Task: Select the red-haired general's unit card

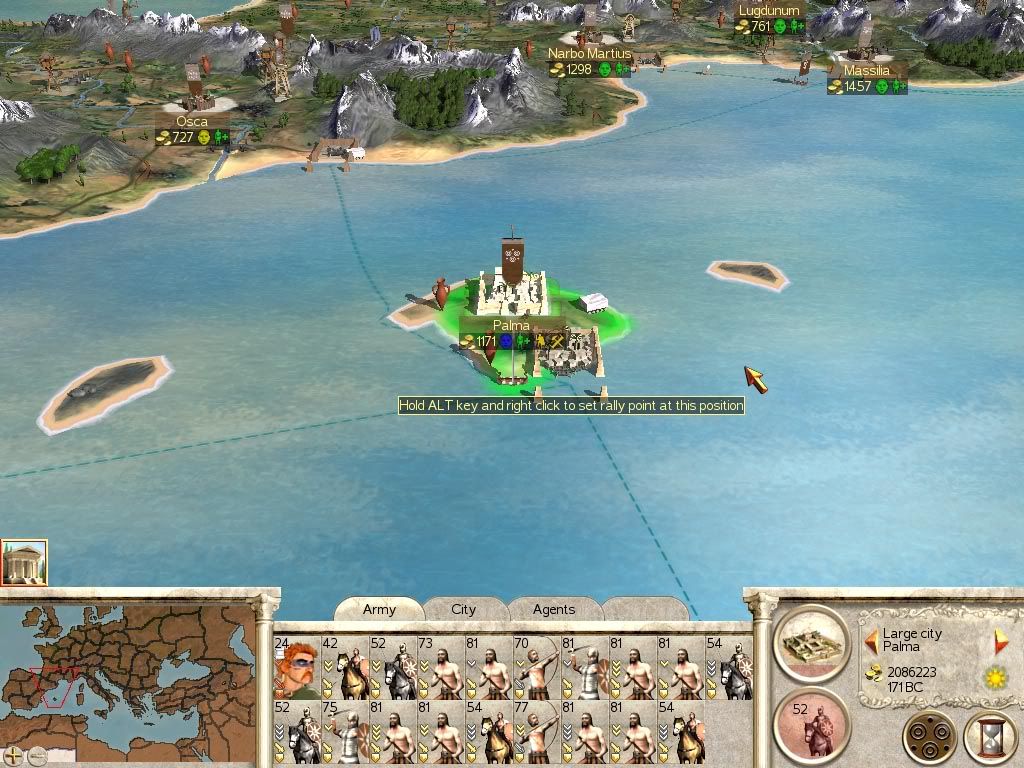Action: click(x=296, y=668)
